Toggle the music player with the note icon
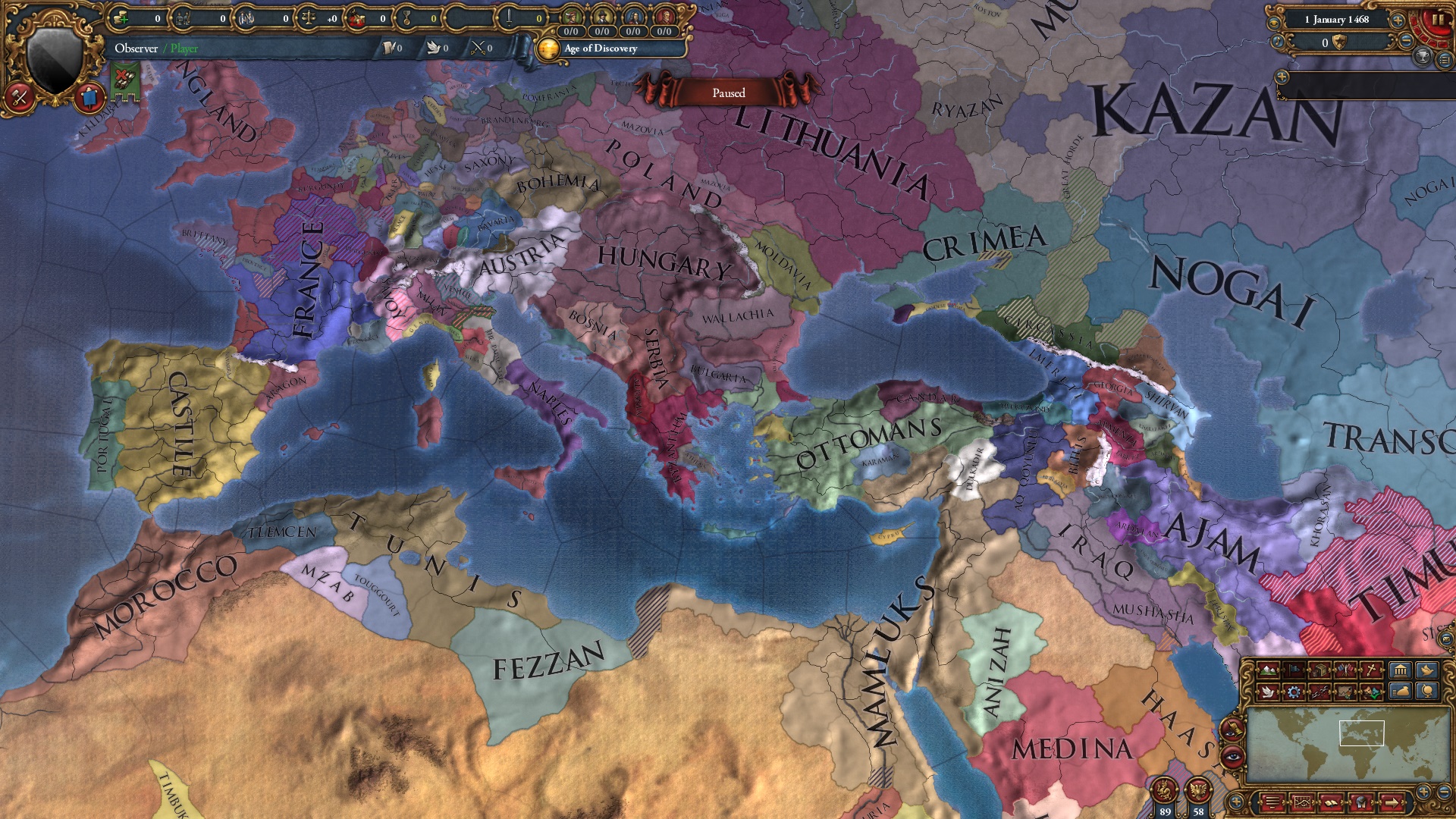 [1277, 41]
